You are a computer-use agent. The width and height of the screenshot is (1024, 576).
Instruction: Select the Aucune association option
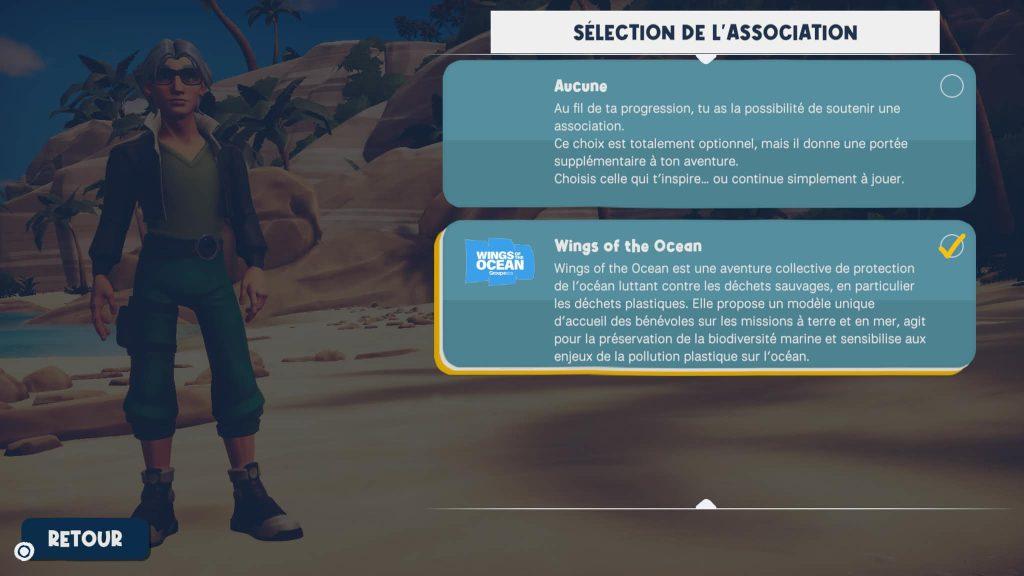point(708,133)
